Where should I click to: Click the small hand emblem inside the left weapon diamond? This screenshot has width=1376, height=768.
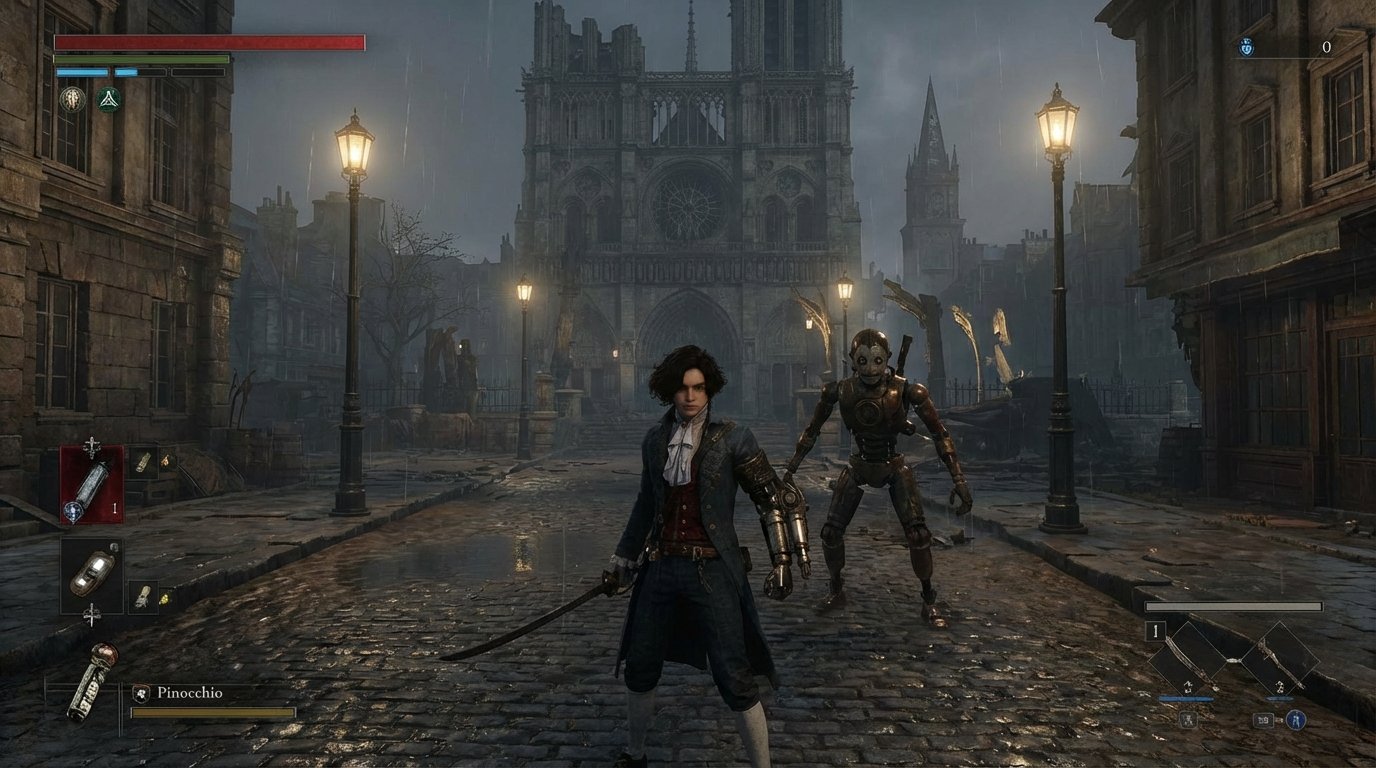coord(1187,687)
